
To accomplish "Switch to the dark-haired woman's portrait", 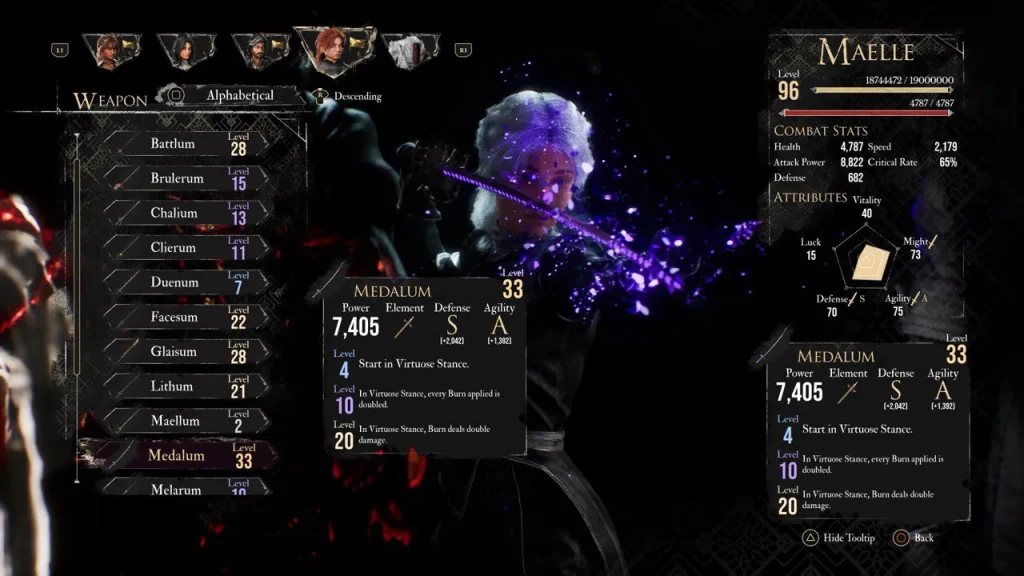I will (186, 50).
